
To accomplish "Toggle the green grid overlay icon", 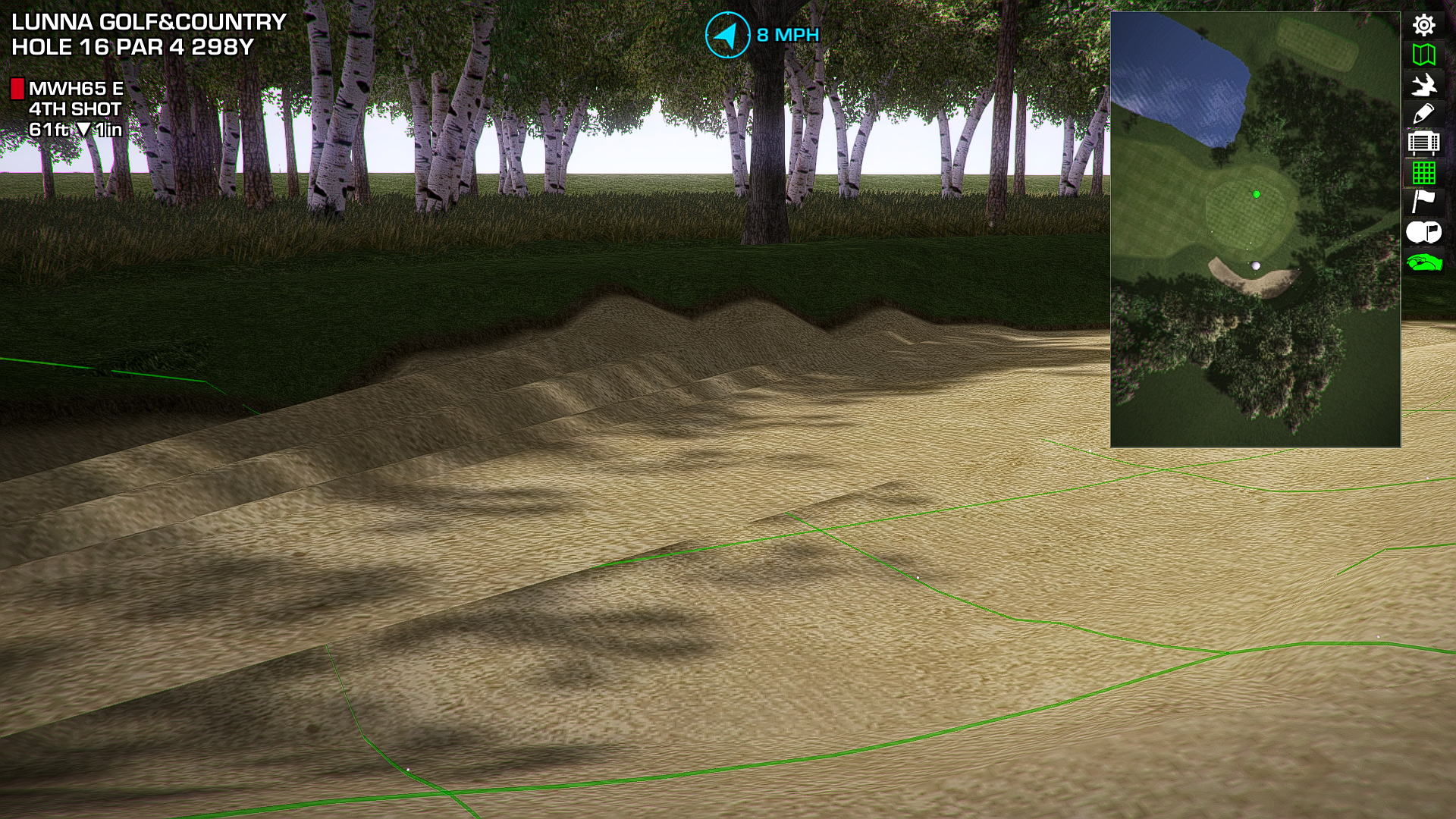I will pos(1423,173).
